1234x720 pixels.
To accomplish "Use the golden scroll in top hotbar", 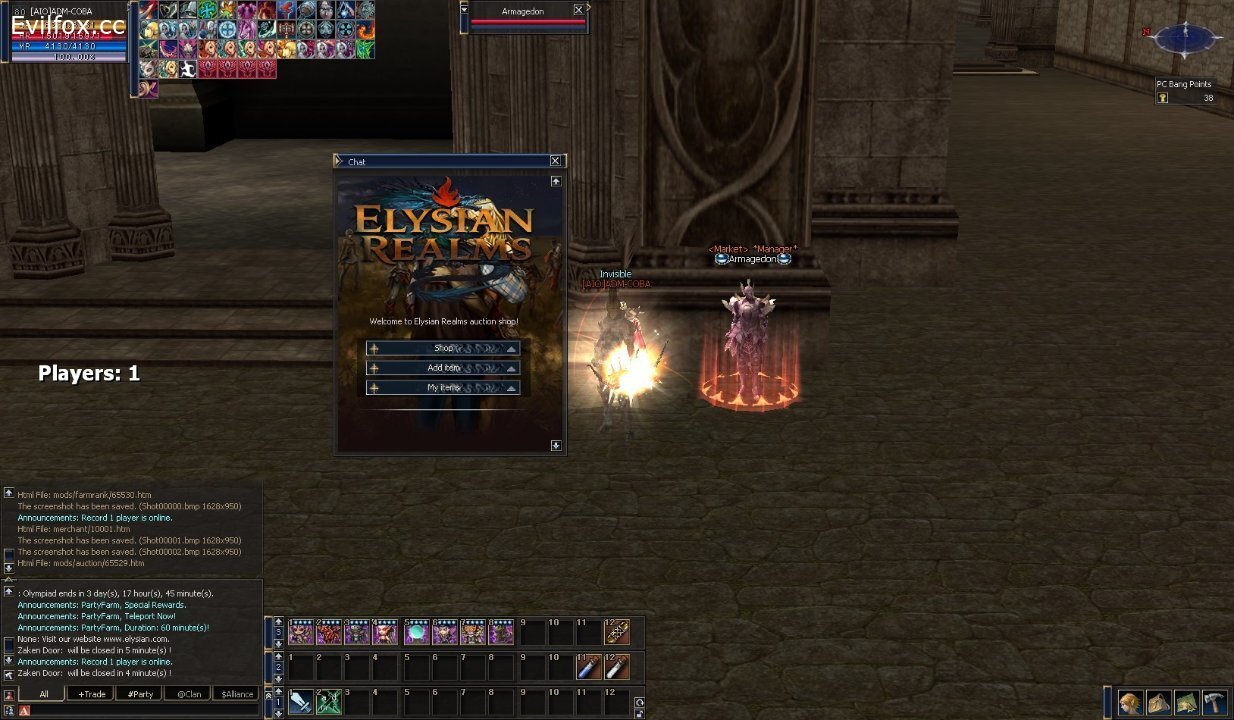I will (617, 632).
